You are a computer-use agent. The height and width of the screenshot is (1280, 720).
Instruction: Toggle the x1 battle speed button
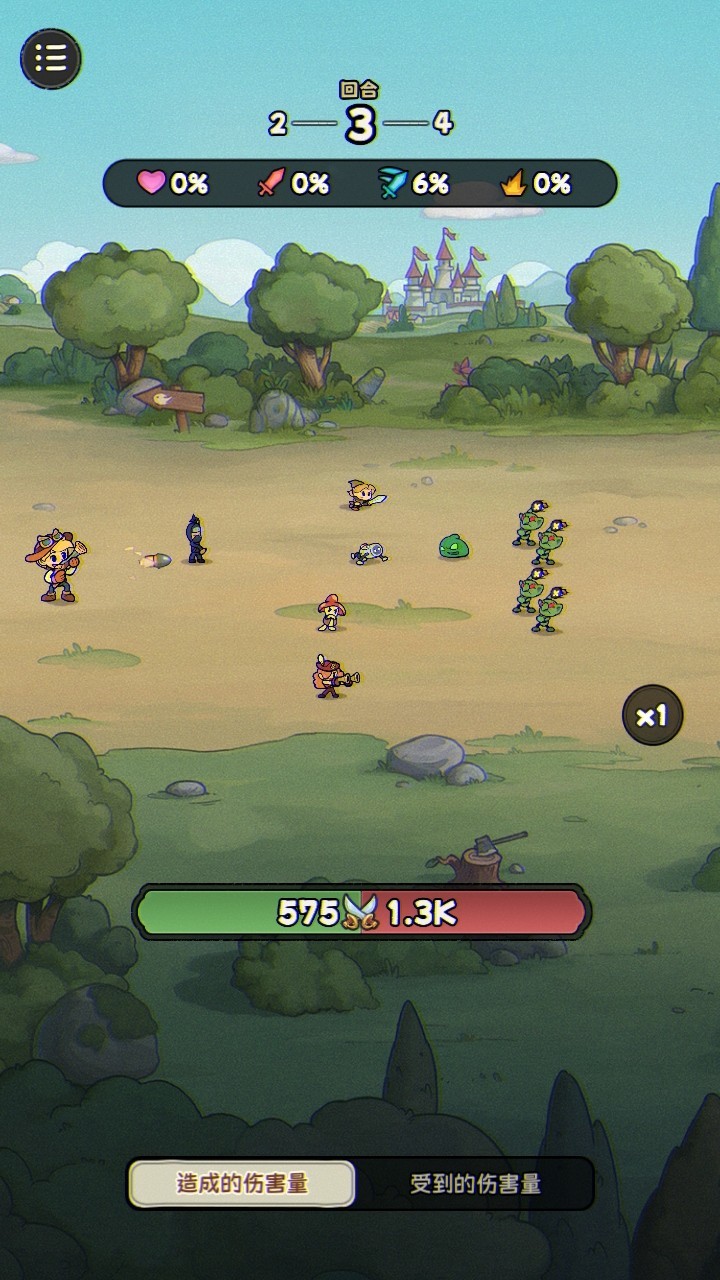point(652,715)
